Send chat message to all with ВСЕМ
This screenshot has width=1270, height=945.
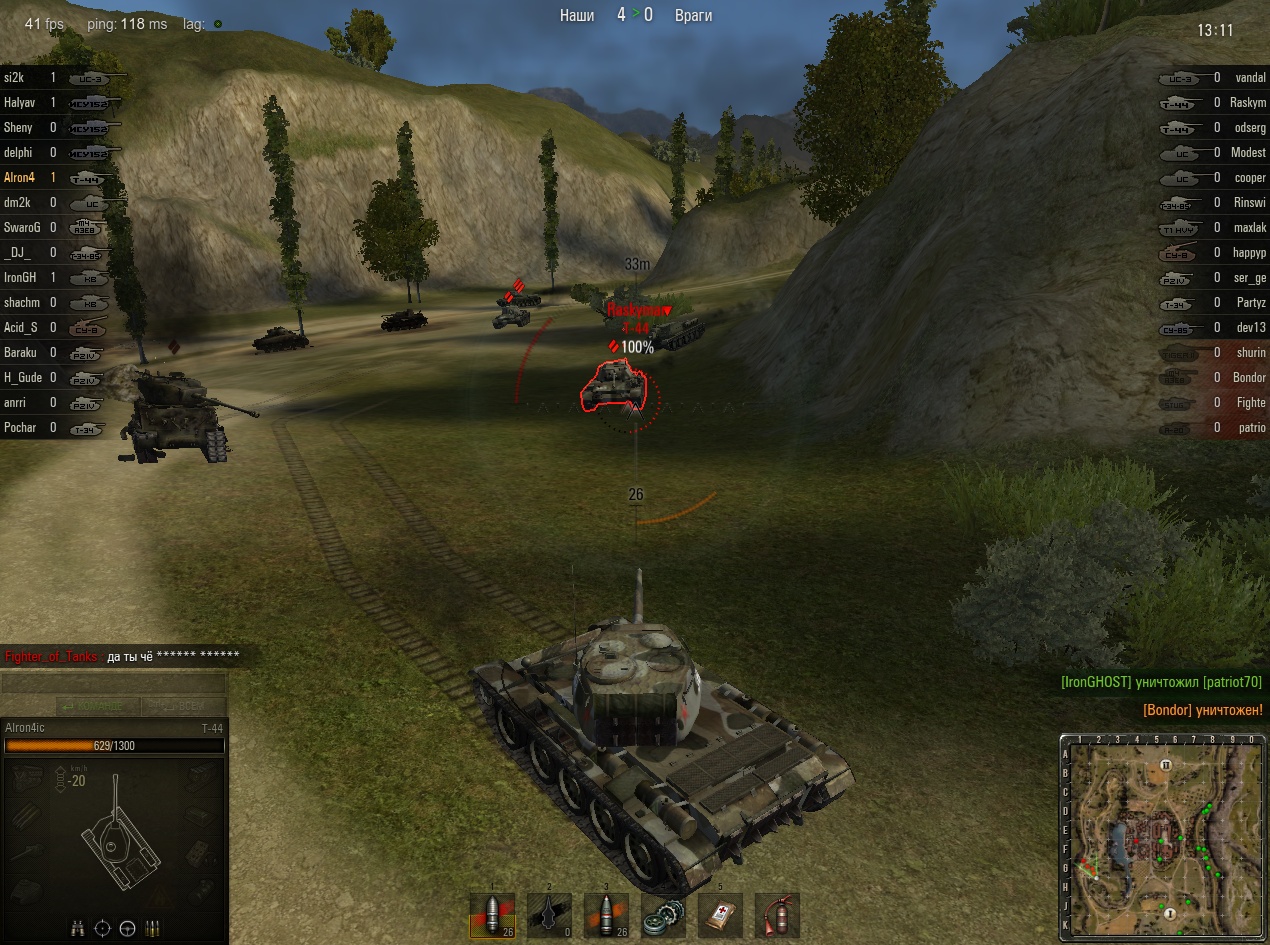coord(184,706)
